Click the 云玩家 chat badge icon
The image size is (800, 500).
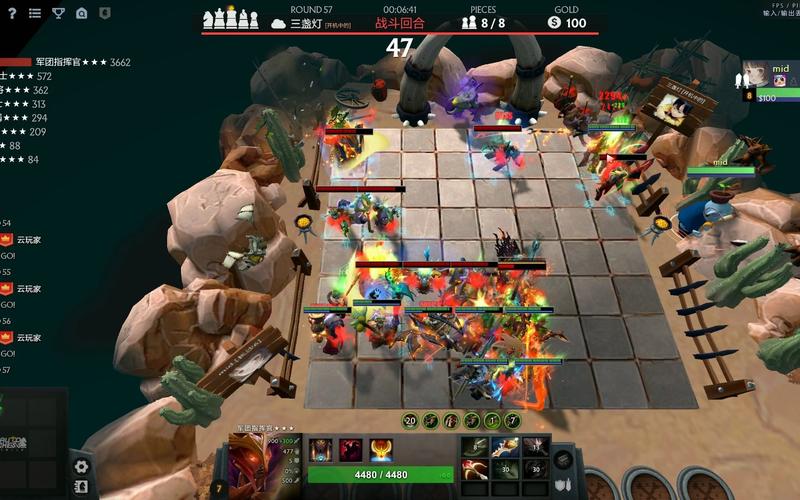6,240
